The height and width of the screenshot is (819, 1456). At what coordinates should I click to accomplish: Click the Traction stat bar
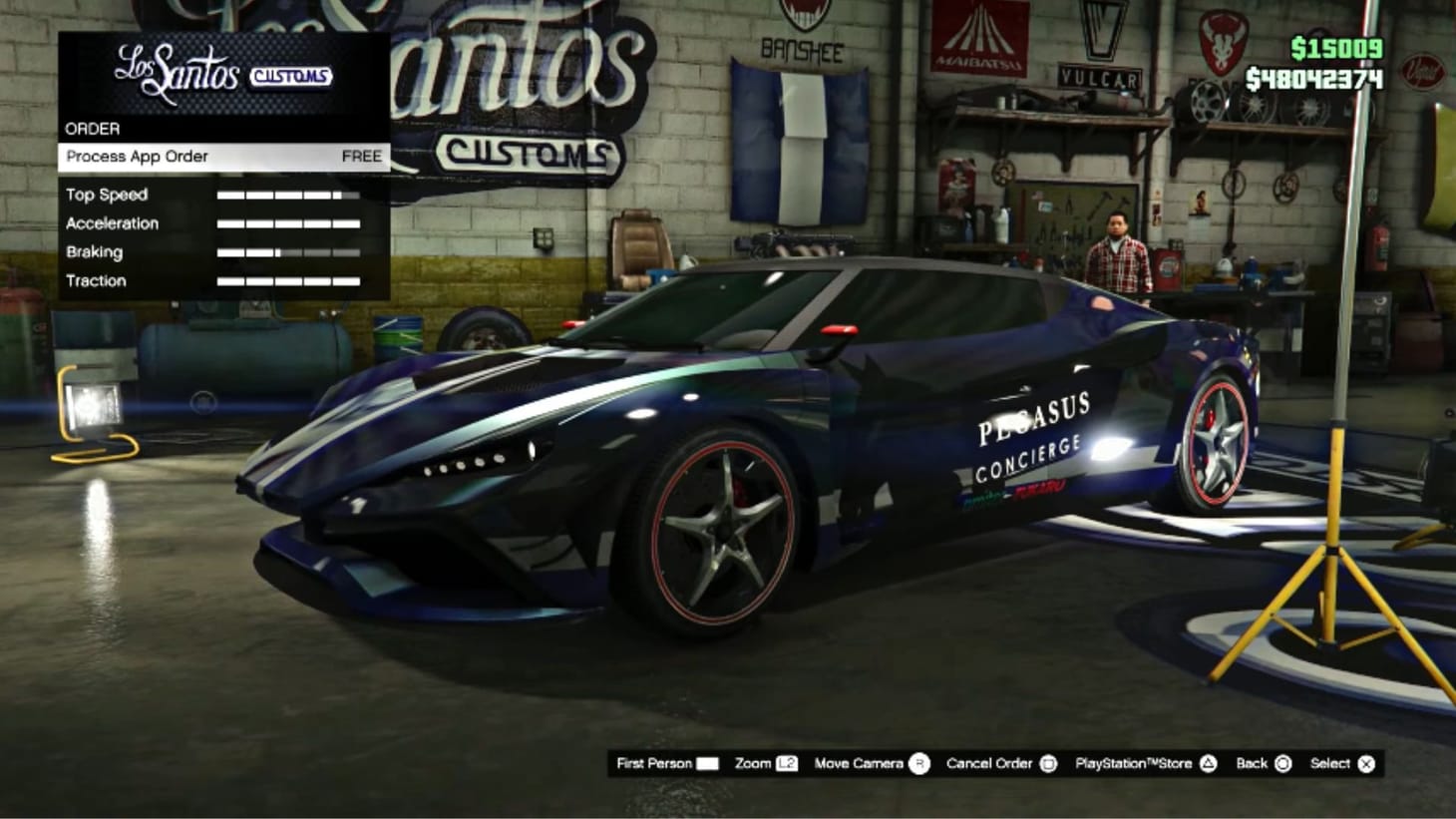coord(289,280)
